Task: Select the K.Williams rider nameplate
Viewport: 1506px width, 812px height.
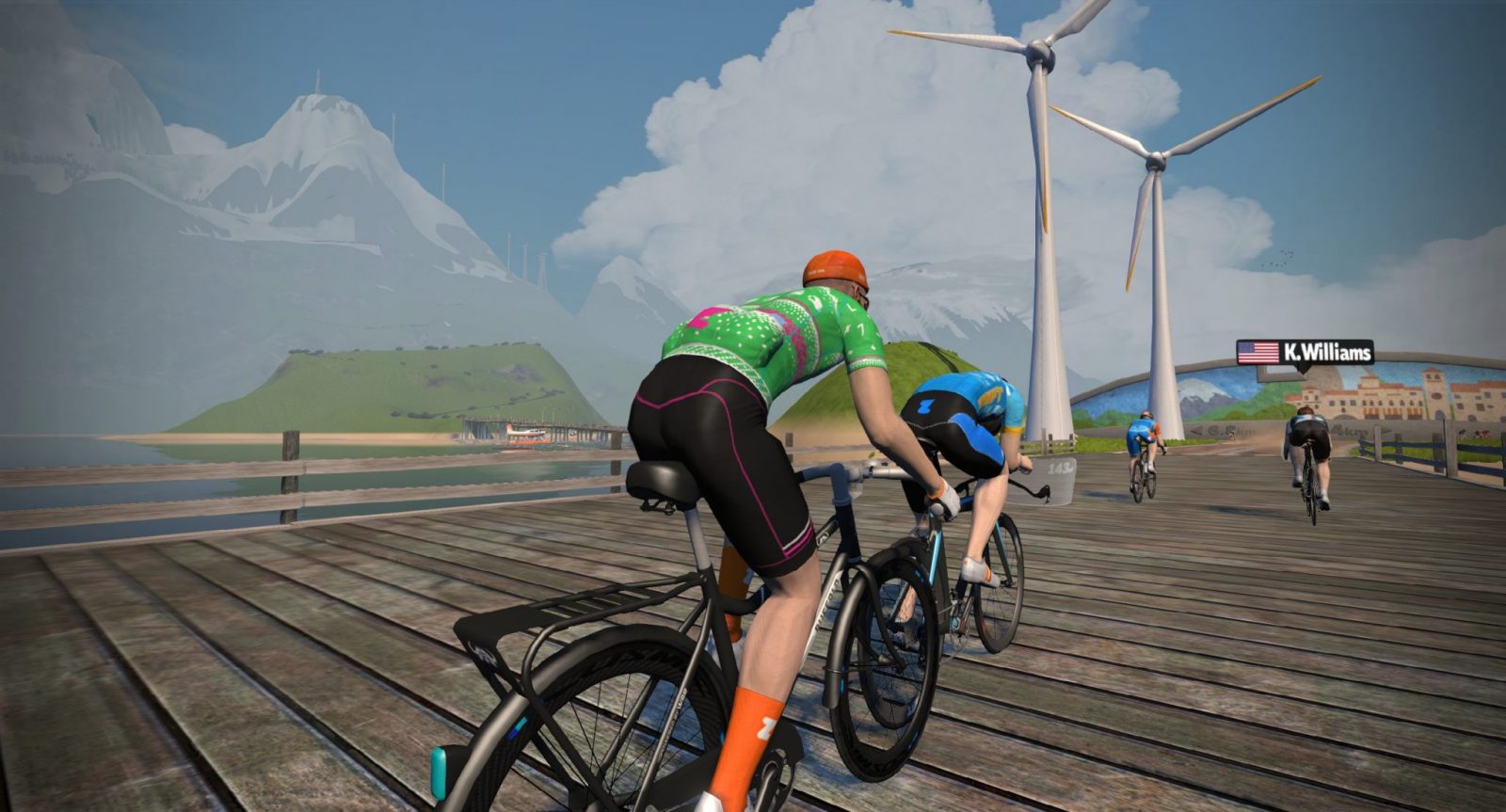Action: (x=1308, y=354)
